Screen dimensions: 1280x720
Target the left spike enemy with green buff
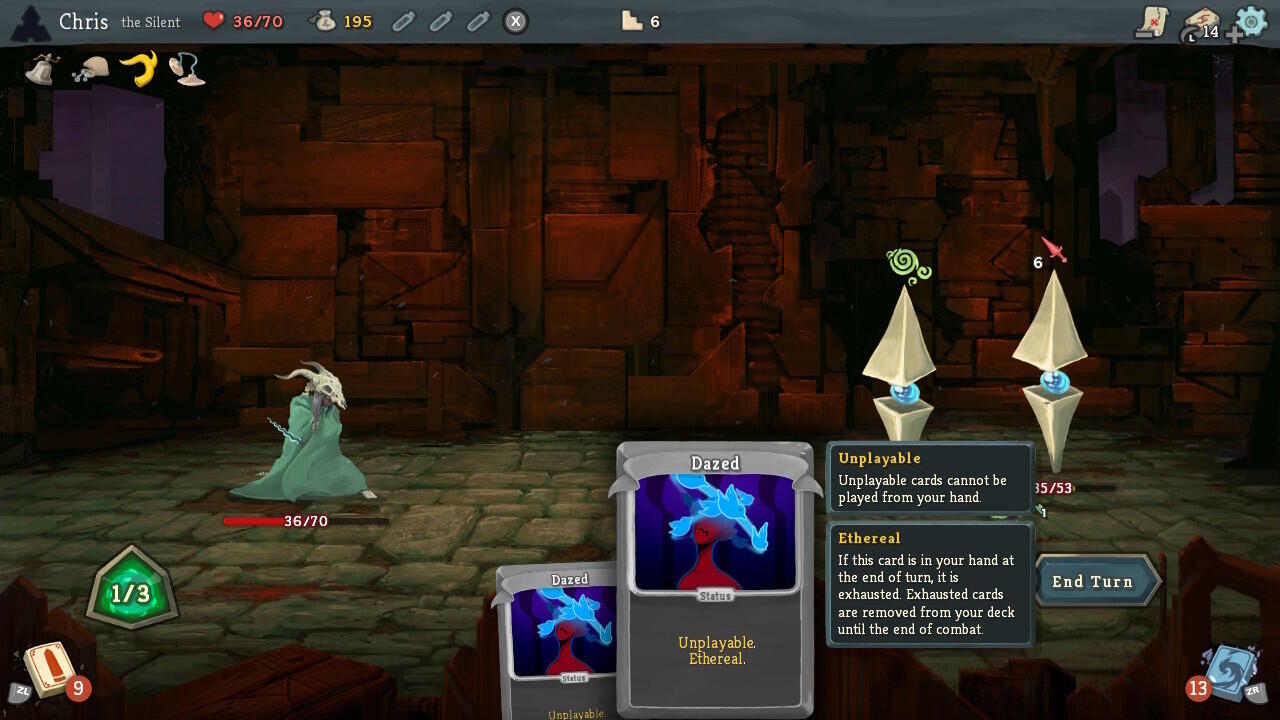coord(905,370)
